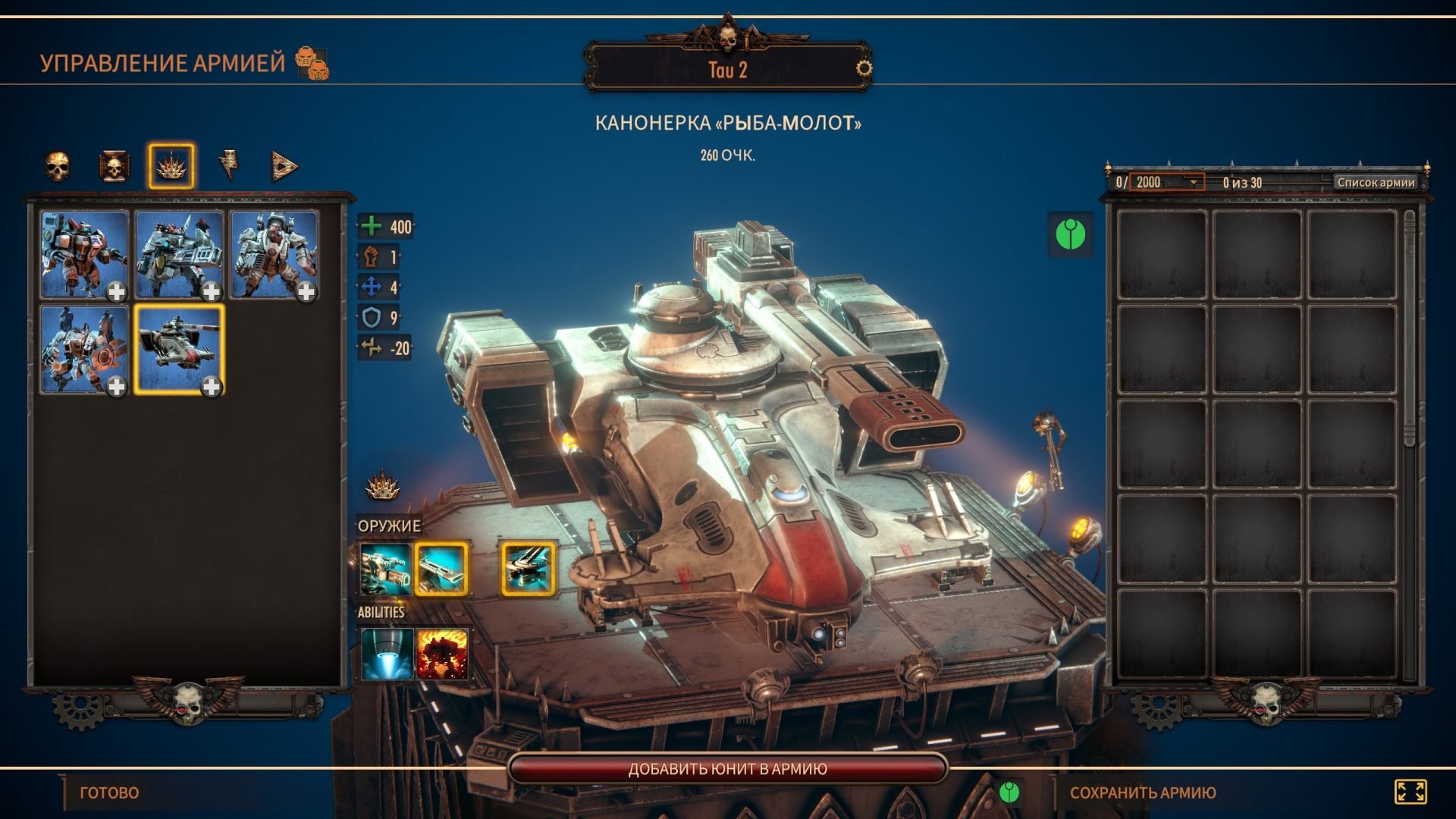Screen dimensions: 1456x819
Task: Select the spiked crown category tab
Action: coord(171,166)
